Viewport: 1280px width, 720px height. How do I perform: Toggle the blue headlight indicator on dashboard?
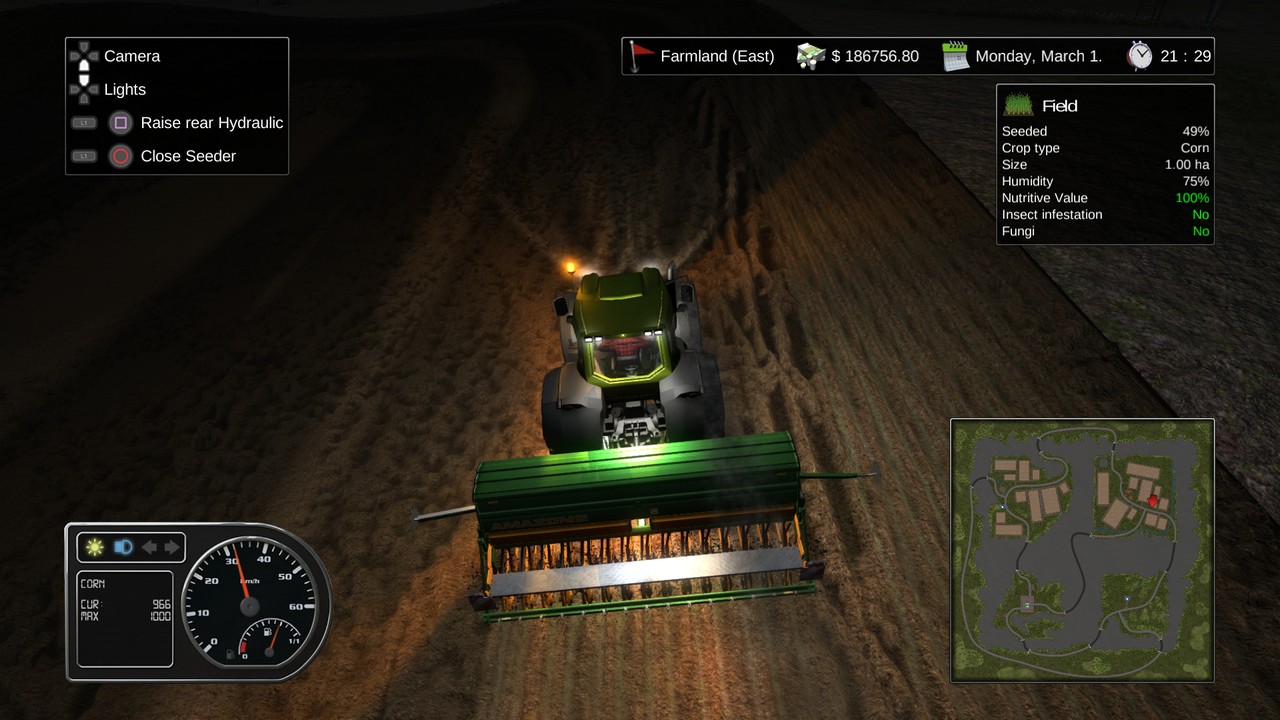click(x=123, y=547)
